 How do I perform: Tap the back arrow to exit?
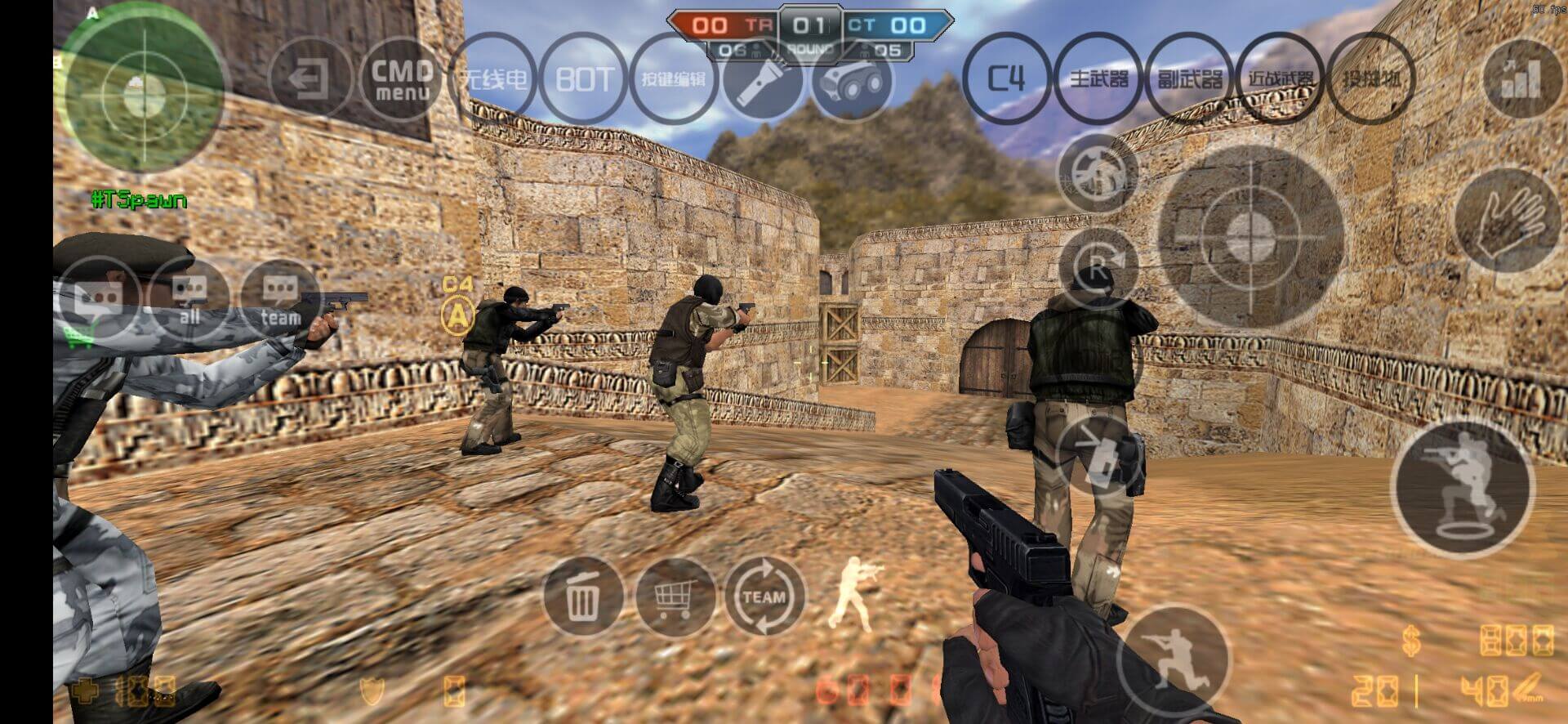point(310,79)
